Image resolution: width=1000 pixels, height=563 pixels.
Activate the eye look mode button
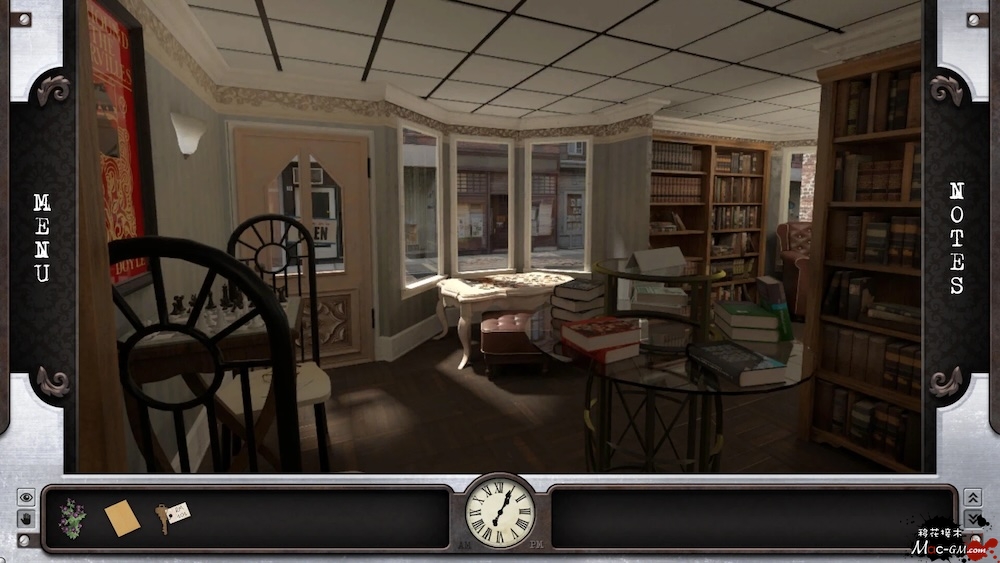(26, 497)
